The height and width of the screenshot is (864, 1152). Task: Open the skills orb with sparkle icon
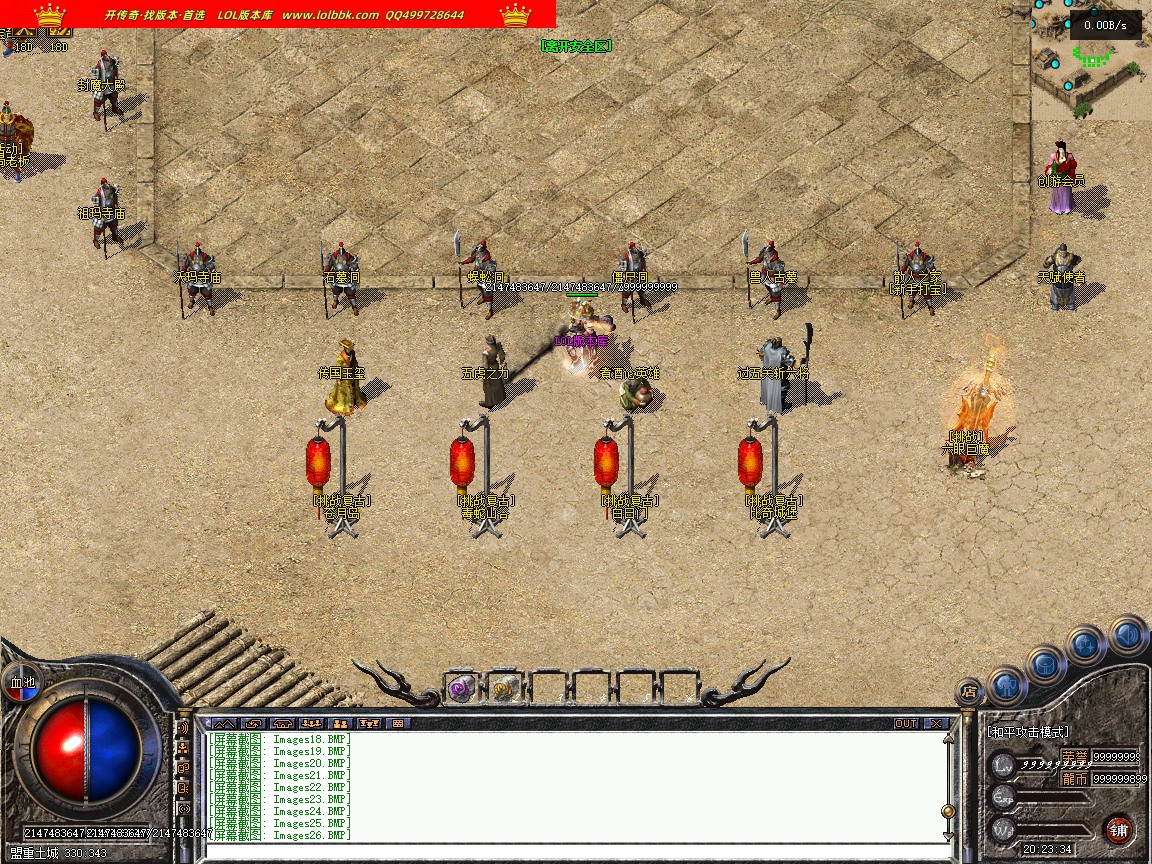(x=1086, y=645)
